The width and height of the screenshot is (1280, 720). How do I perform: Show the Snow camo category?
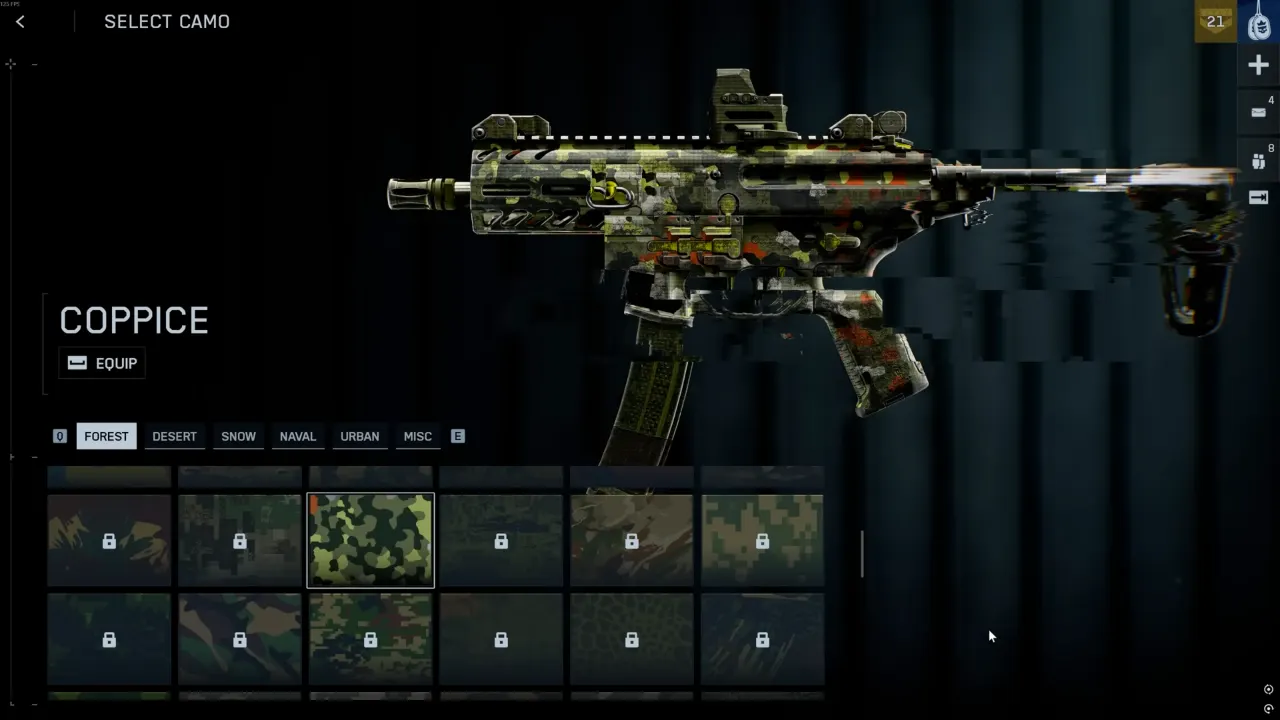click(x=238, y=436)
